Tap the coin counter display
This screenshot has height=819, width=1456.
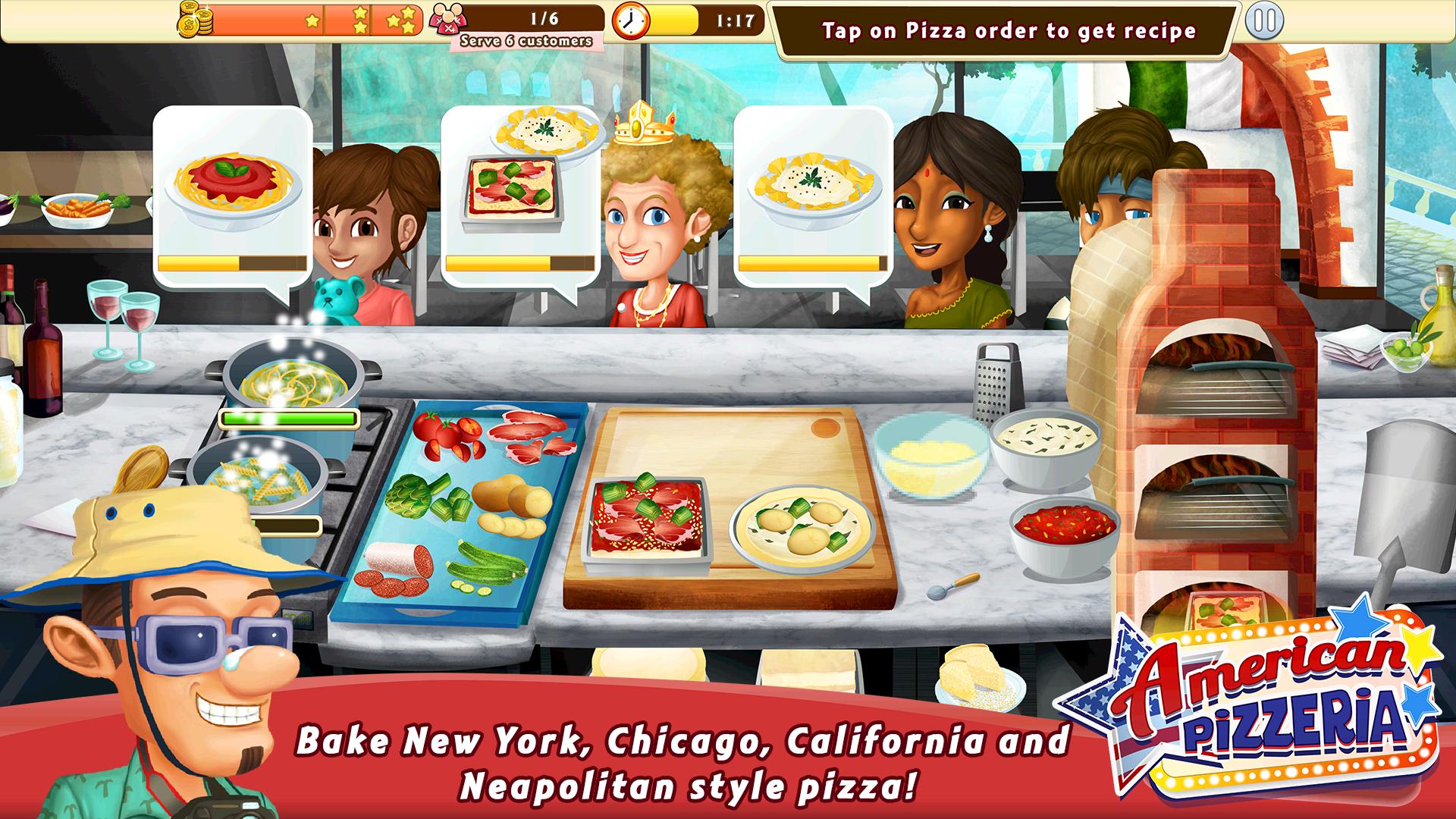click(x=196, y=20)
